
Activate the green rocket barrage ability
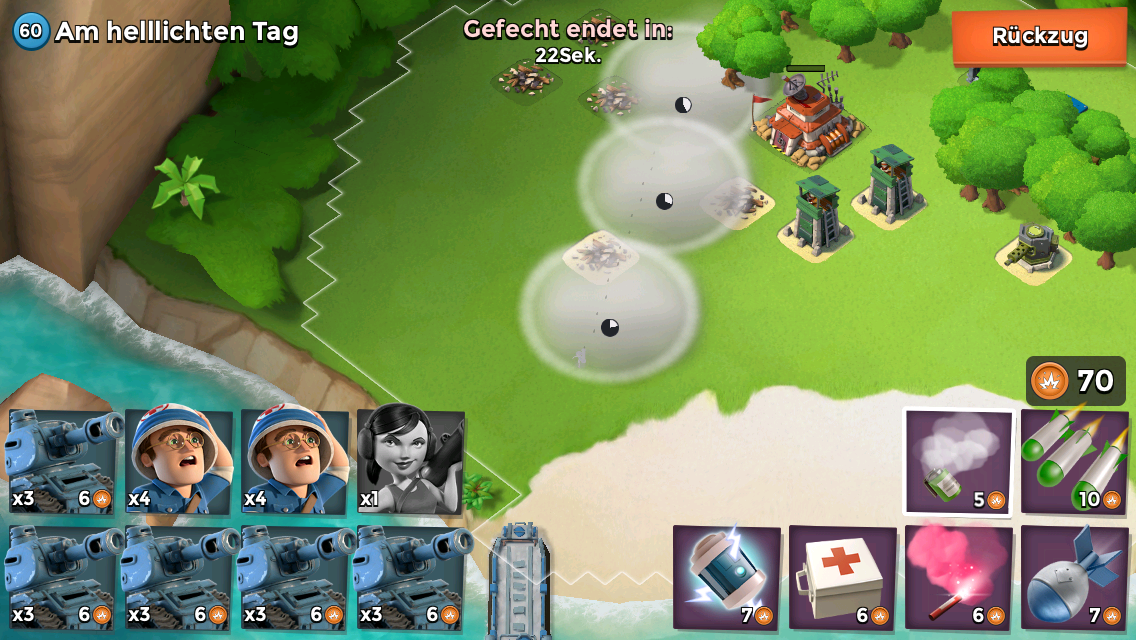(1074, 462)
